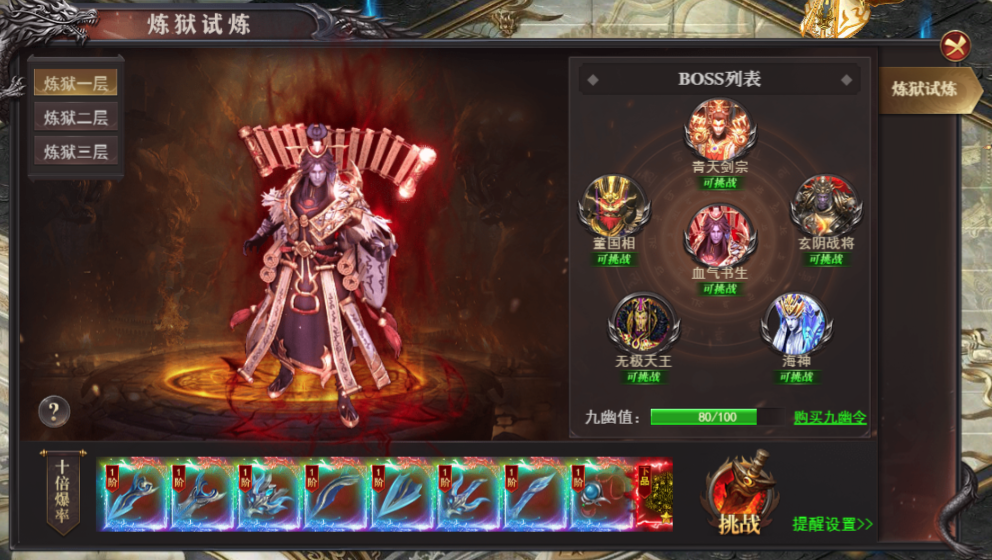Select the 海神 boss portrait
This screenshot has width=992, height=560.
pyautogui.click(x=795, y=322)
